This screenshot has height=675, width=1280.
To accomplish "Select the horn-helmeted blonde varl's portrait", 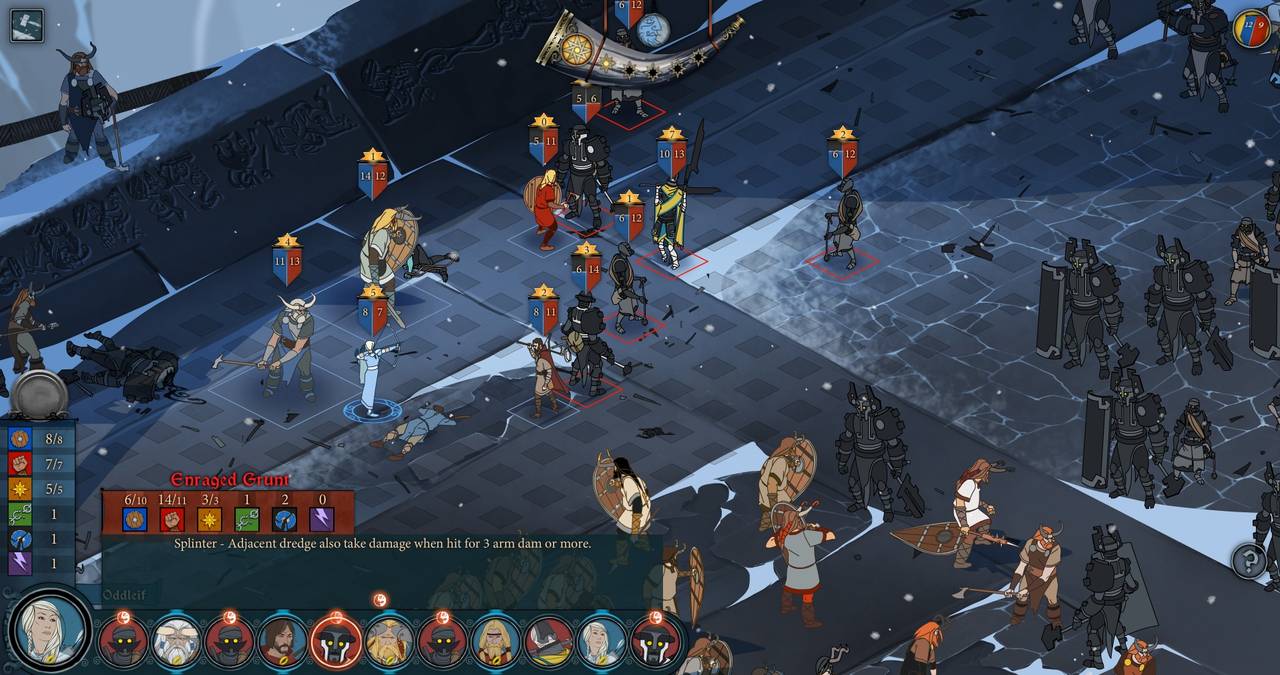I will click(x=388, y=642).
